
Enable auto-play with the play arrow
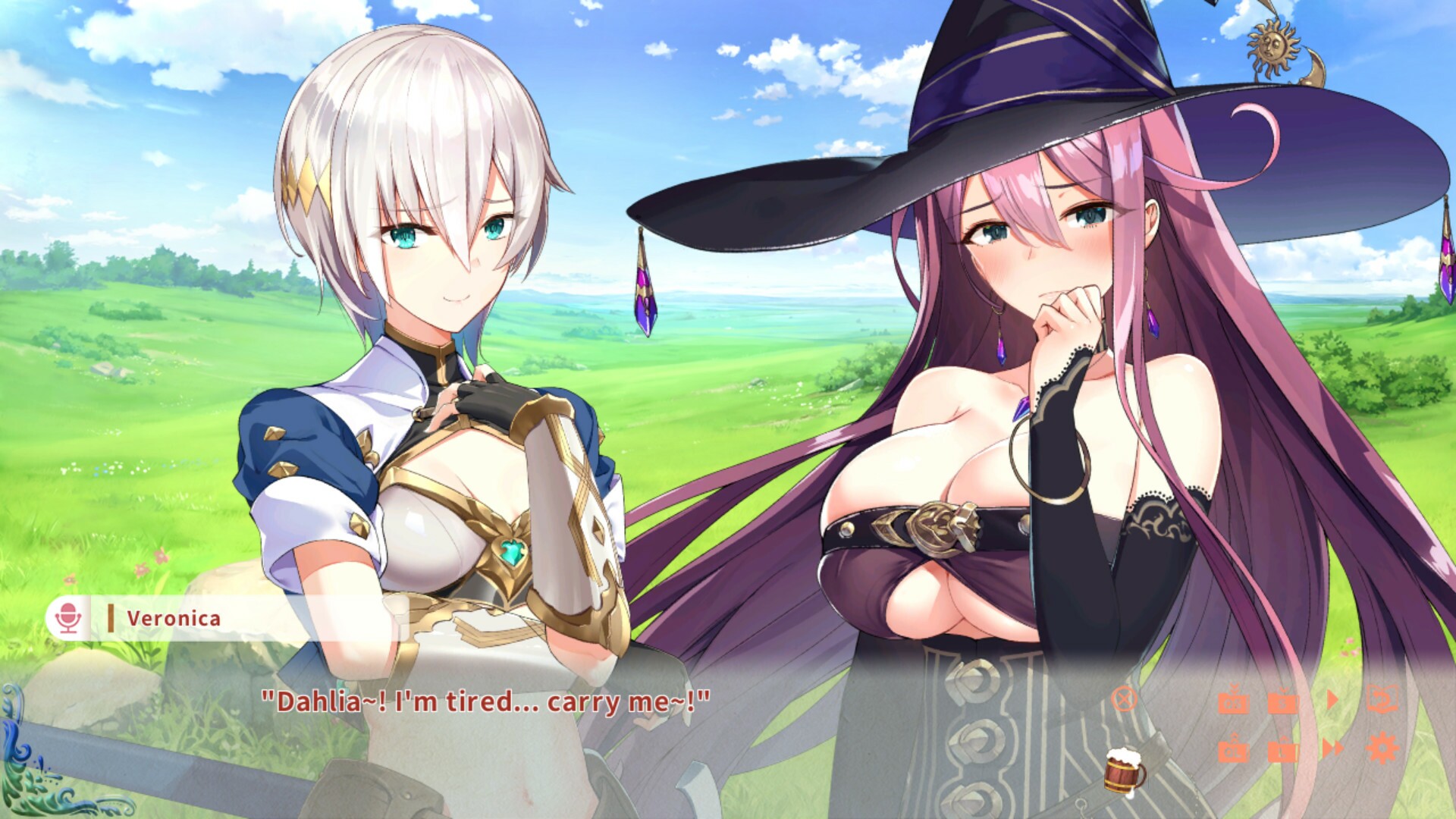click(1332, 699)
